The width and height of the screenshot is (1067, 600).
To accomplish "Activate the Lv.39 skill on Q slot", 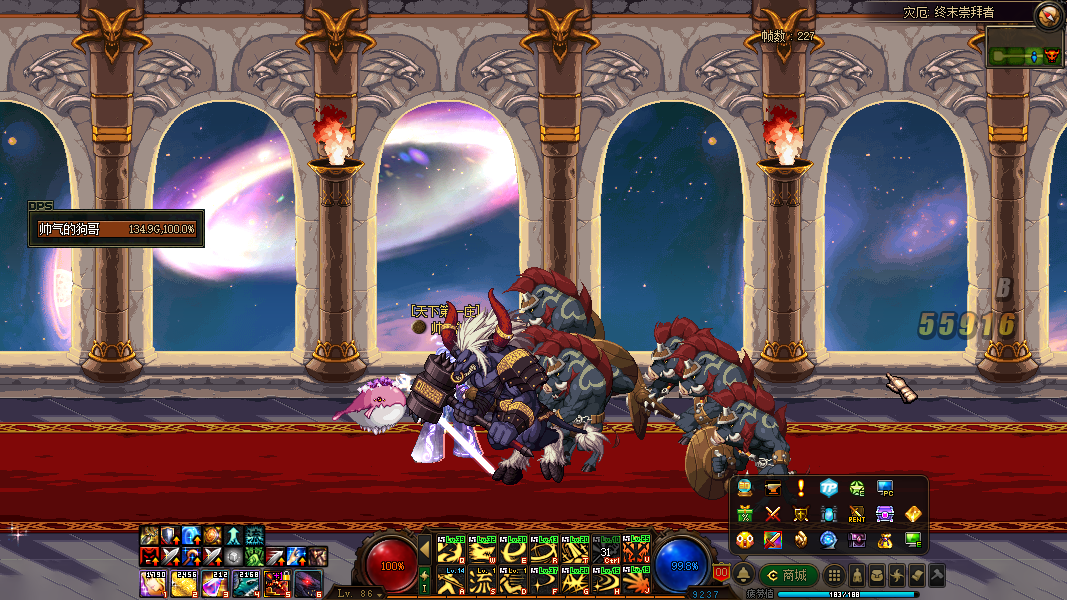I will click(449, 551).
